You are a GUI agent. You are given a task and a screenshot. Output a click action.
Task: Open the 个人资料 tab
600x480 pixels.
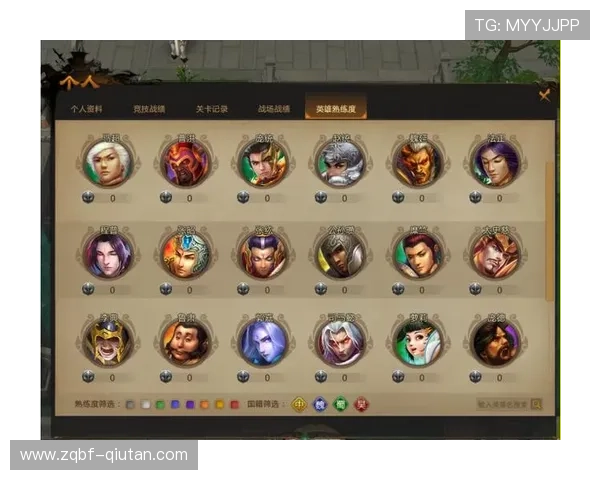point(87,108)
